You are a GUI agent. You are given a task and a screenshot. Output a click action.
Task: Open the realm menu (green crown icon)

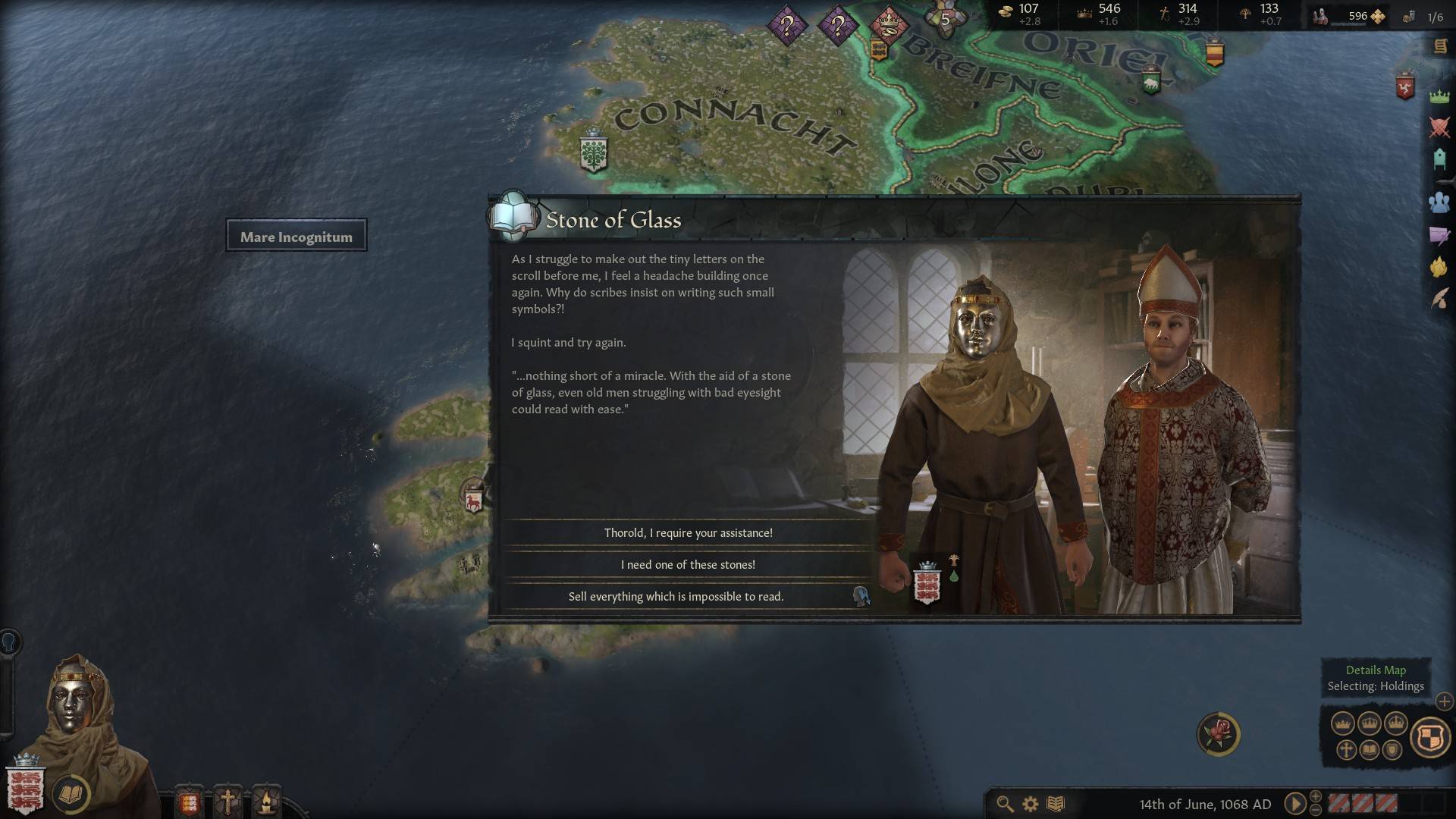pyautogui.click(x=1439, y=96)
